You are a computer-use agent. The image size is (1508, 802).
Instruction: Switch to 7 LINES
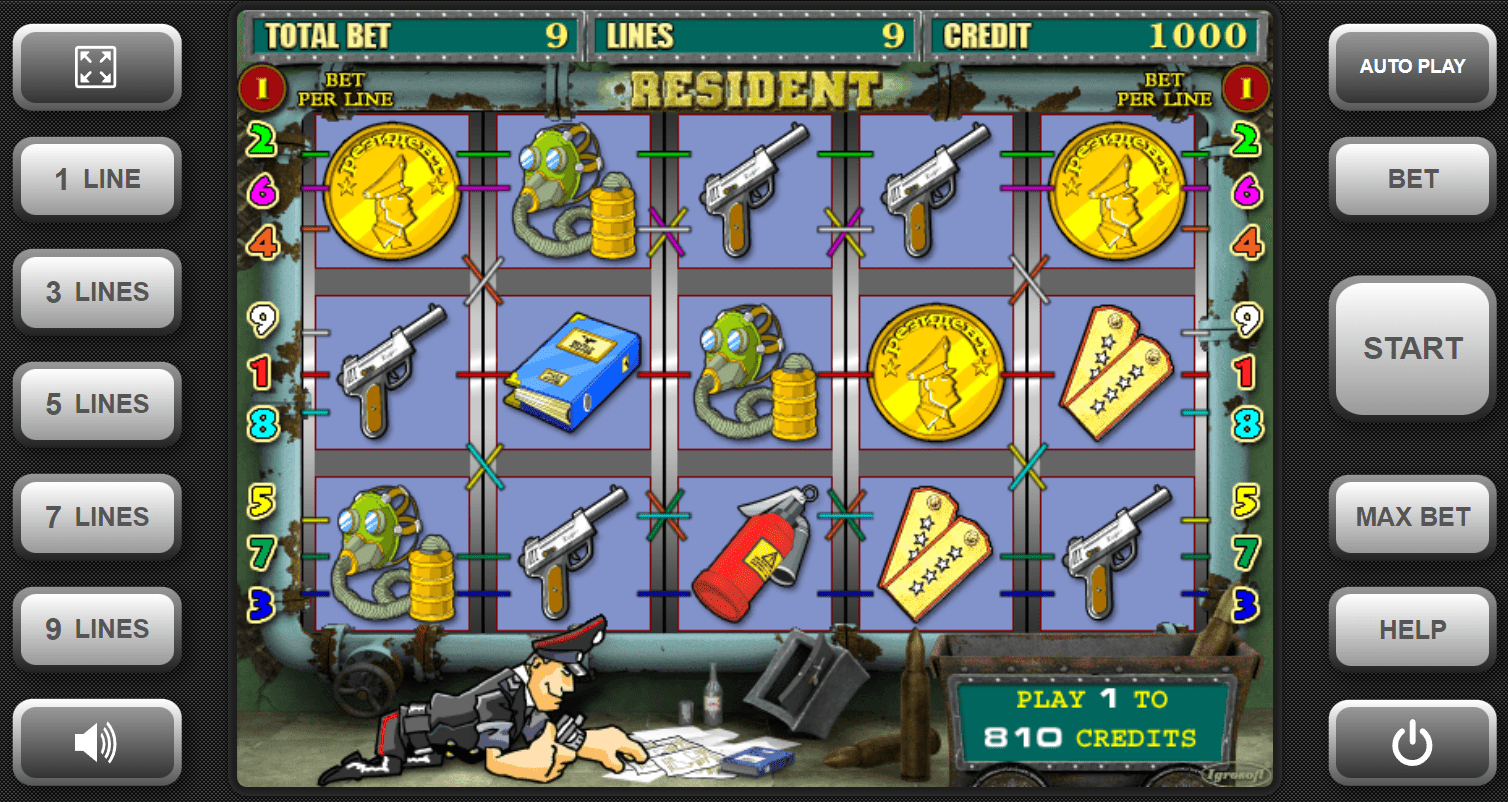point(96,517)
